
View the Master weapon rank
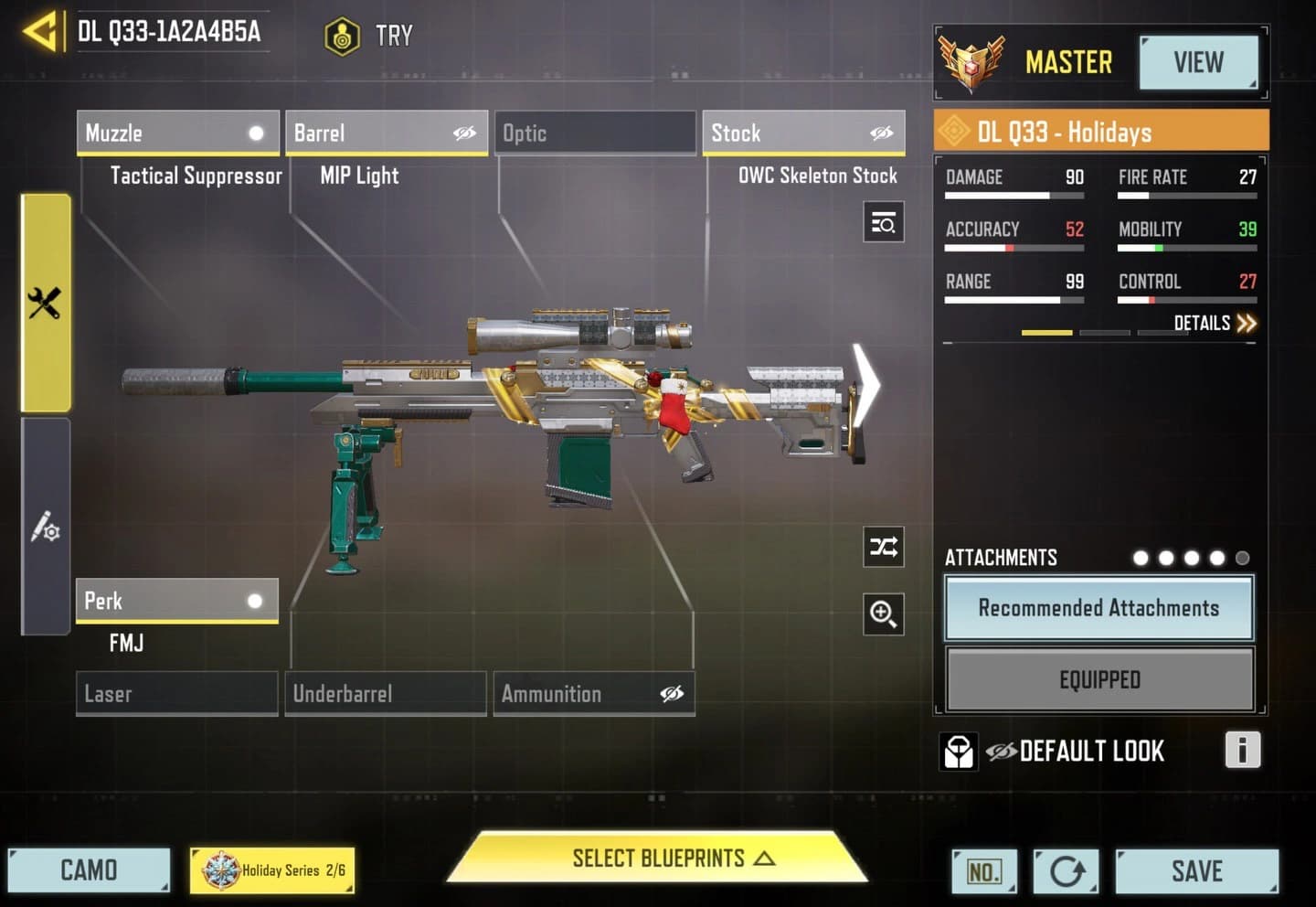(x=1197, y=62)
